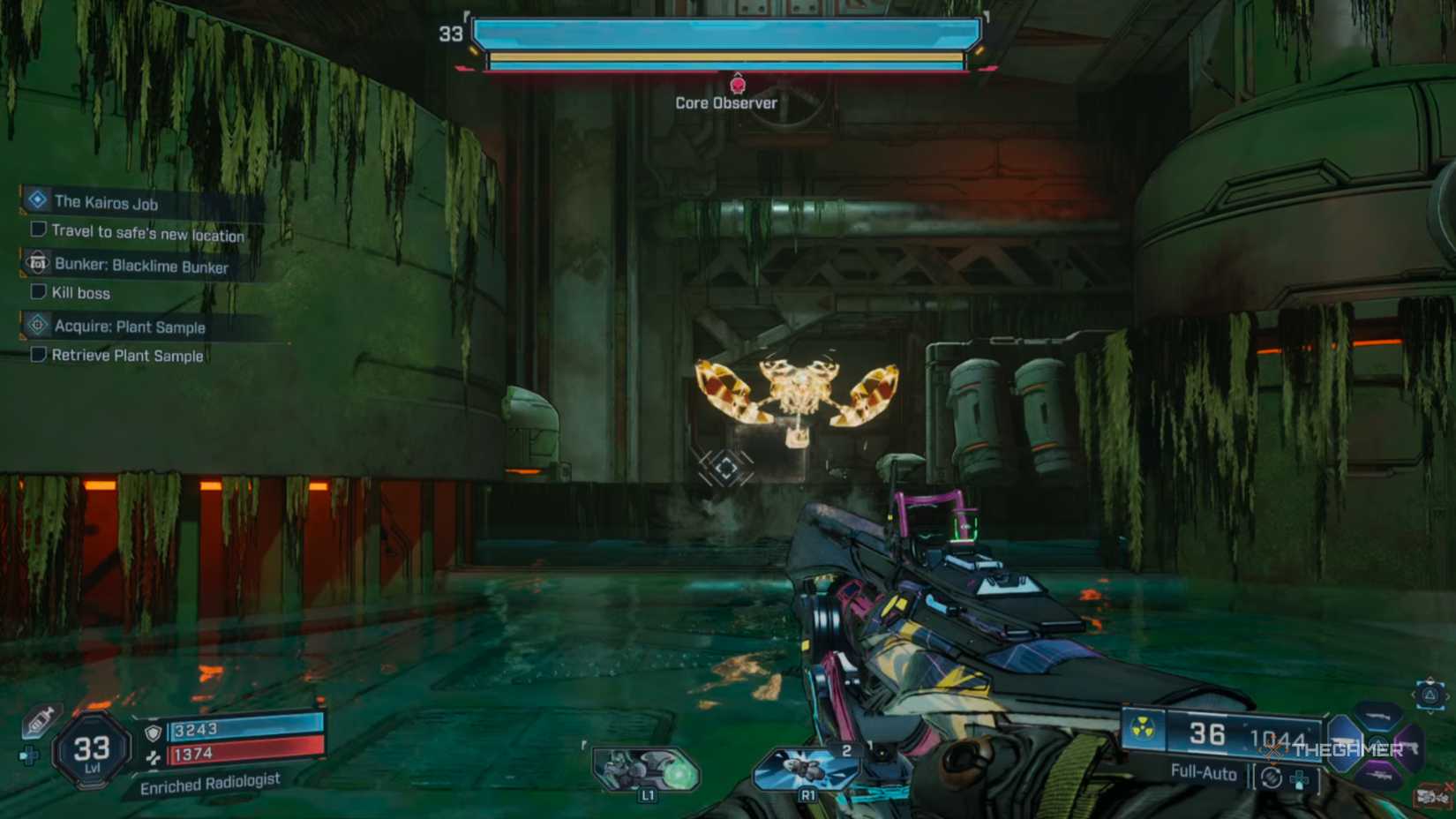Click the shield icon beside shield bar
1456x819 pixels.
pyautogui.click(x=153, y=733)
